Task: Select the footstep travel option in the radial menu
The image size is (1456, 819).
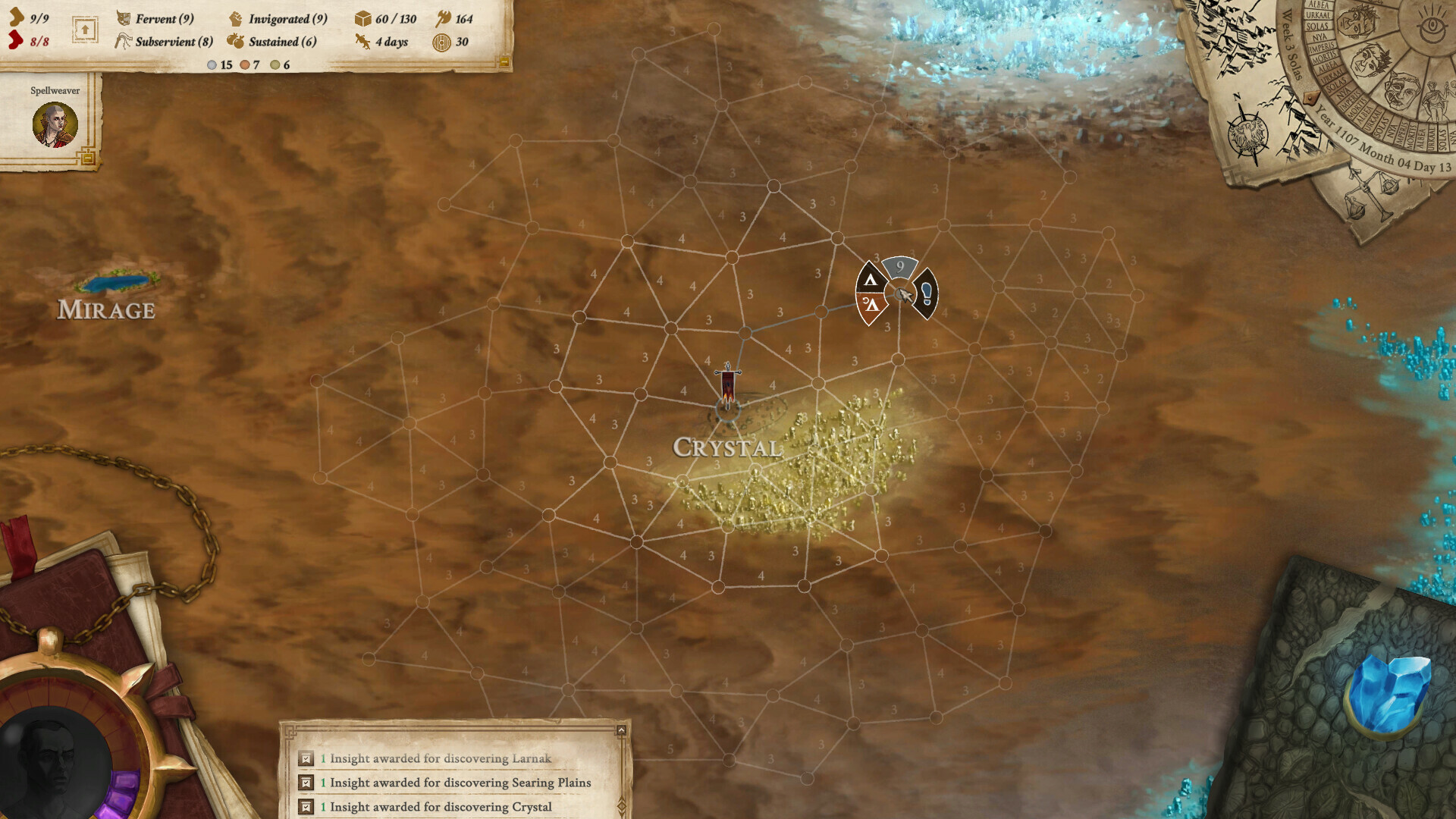Action: (x=927, y=294)
